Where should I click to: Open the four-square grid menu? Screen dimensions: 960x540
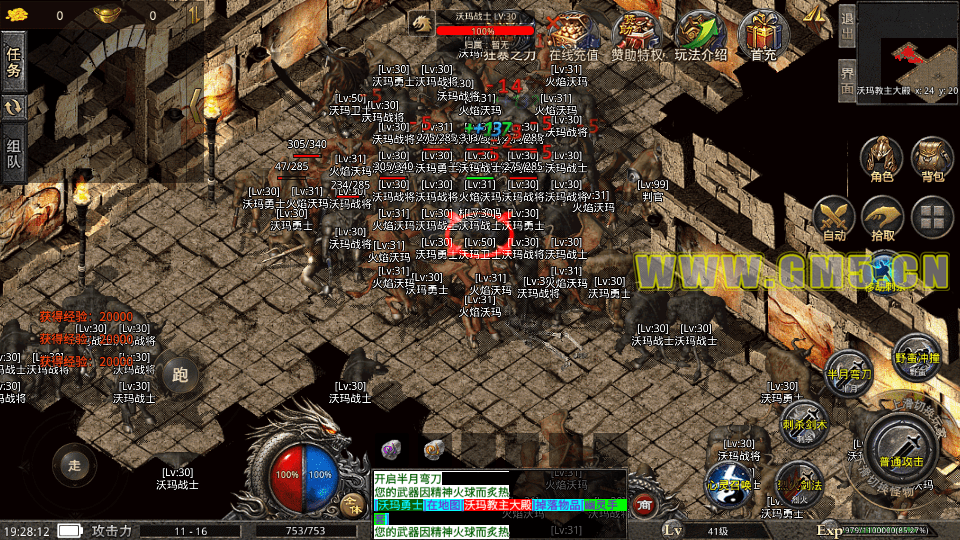(933, 218)
